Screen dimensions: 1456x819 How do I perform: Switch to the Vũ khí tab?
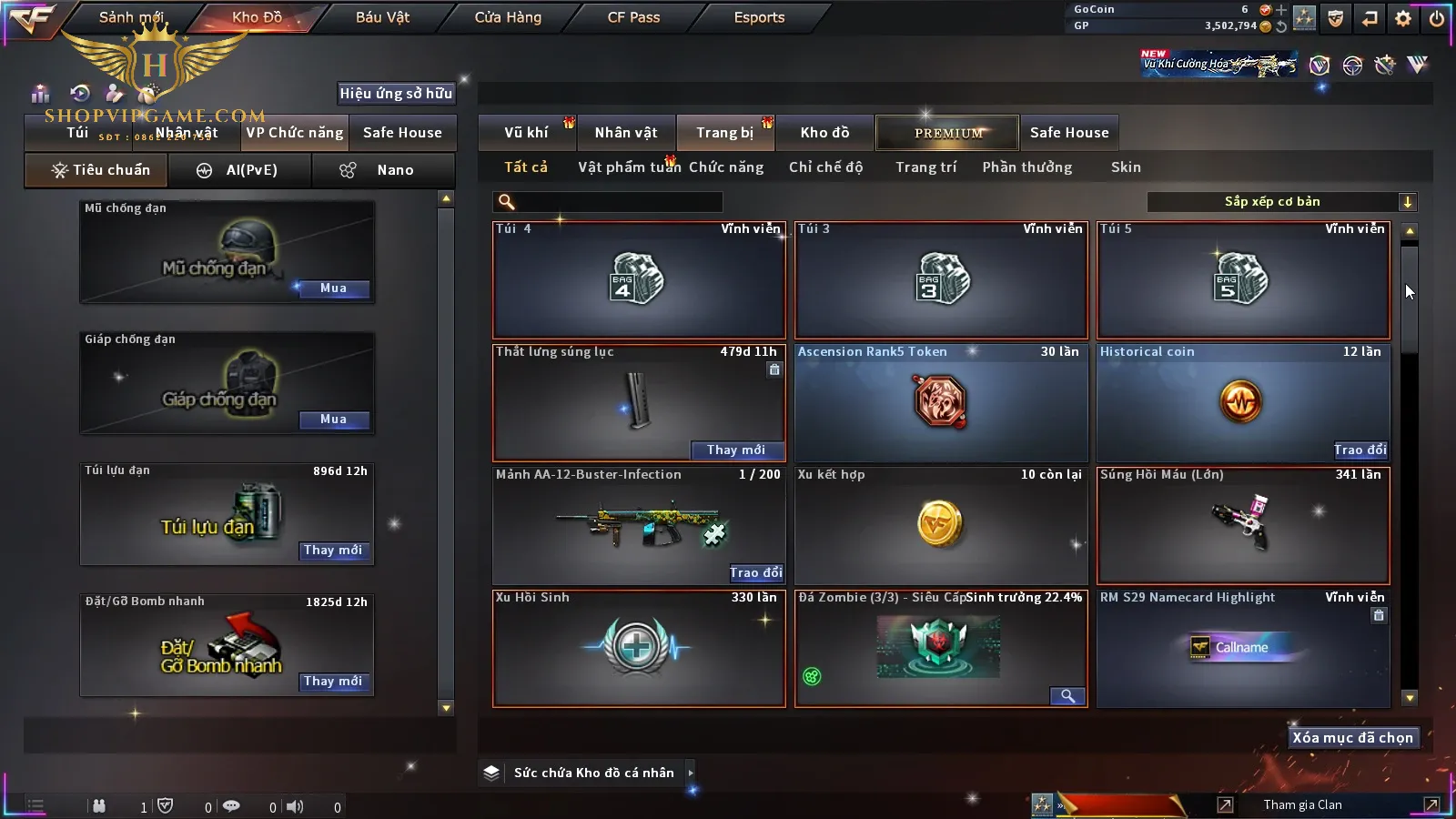point(527,133)
